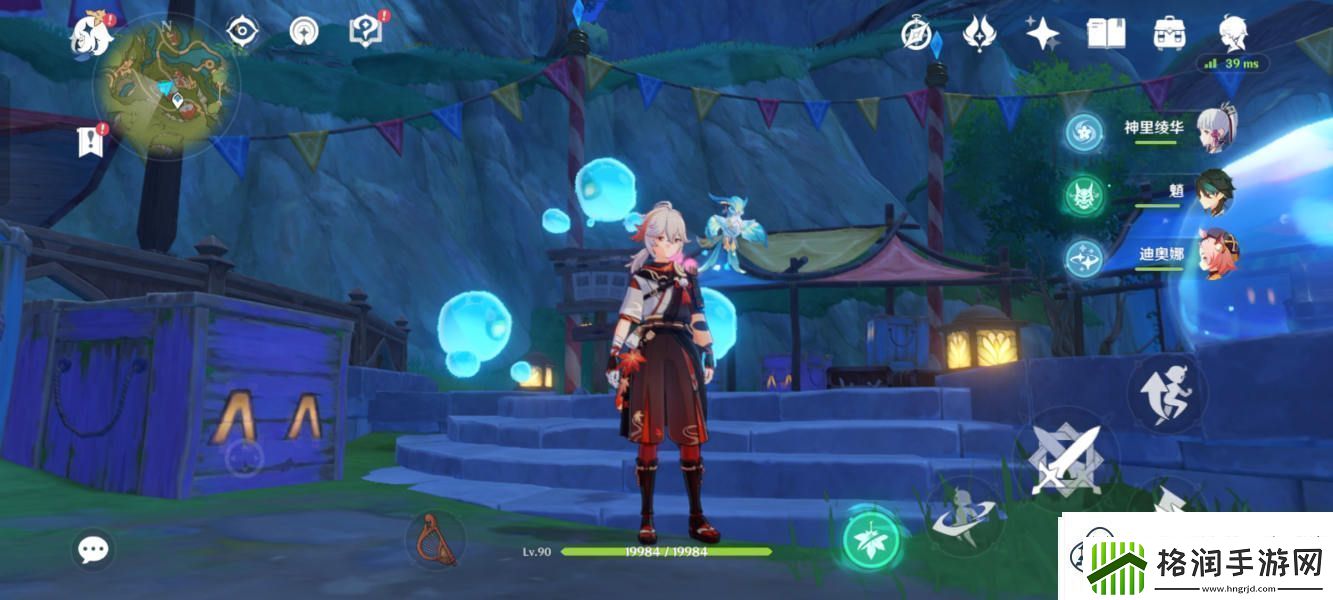Activate the eye-shaped elemental sight icon

(x=241, y=32)
